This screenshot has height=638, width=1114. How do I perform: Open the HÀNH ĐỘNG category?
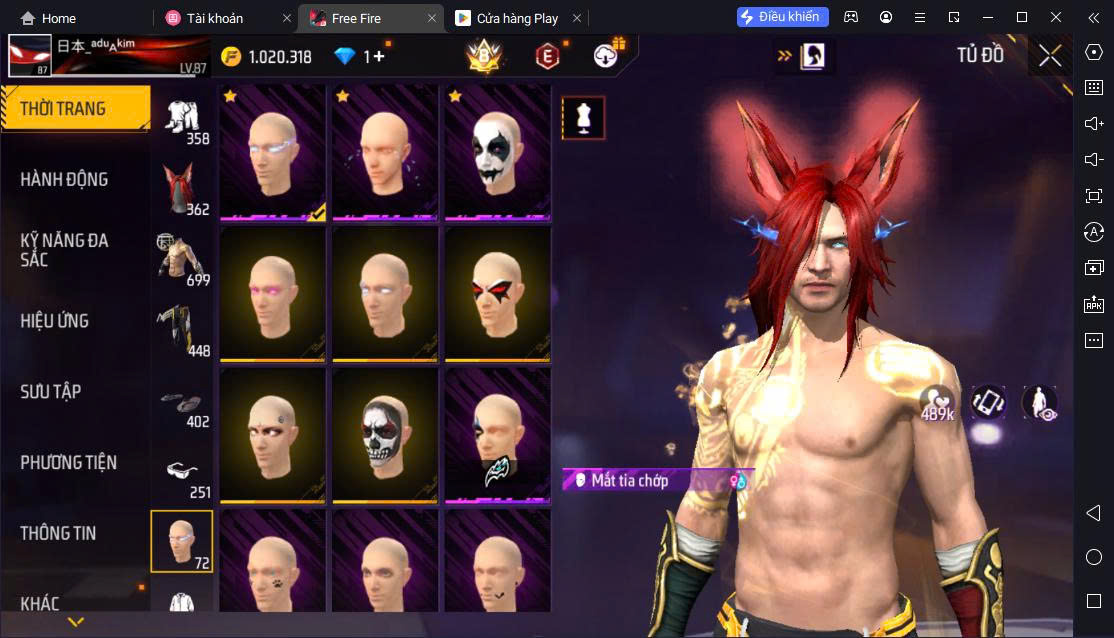pos(65,180)
